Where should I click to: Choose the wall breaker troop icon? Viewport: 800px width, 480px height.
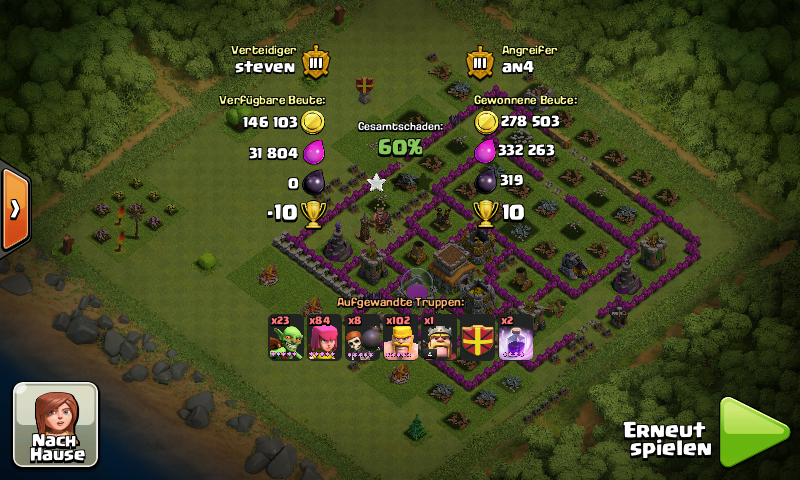[362, 338]
